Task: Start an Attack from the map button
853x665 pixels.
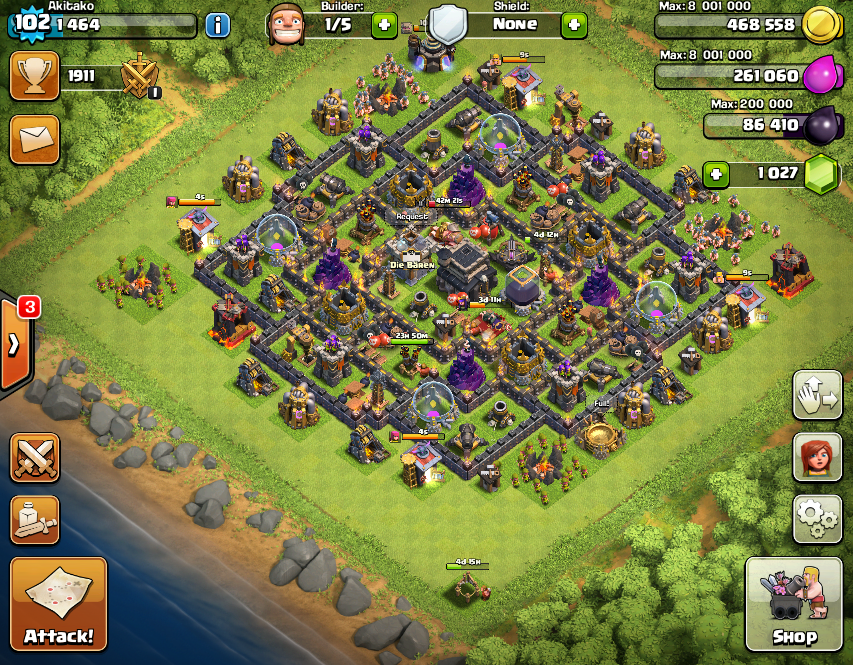Action: coord(58,603)
